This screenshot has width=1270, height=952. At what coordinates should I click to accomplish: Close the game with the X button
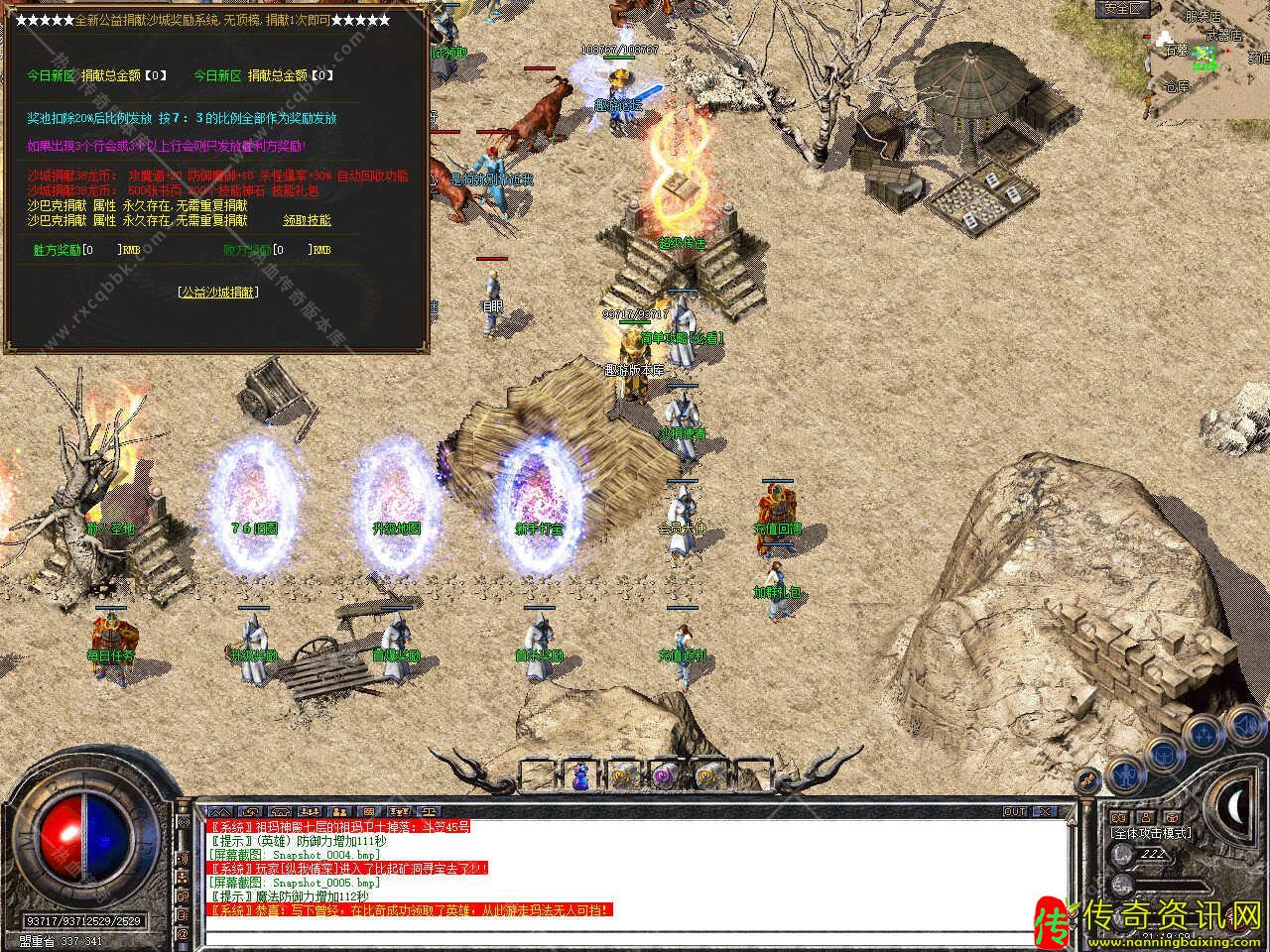coord(1044,811)
